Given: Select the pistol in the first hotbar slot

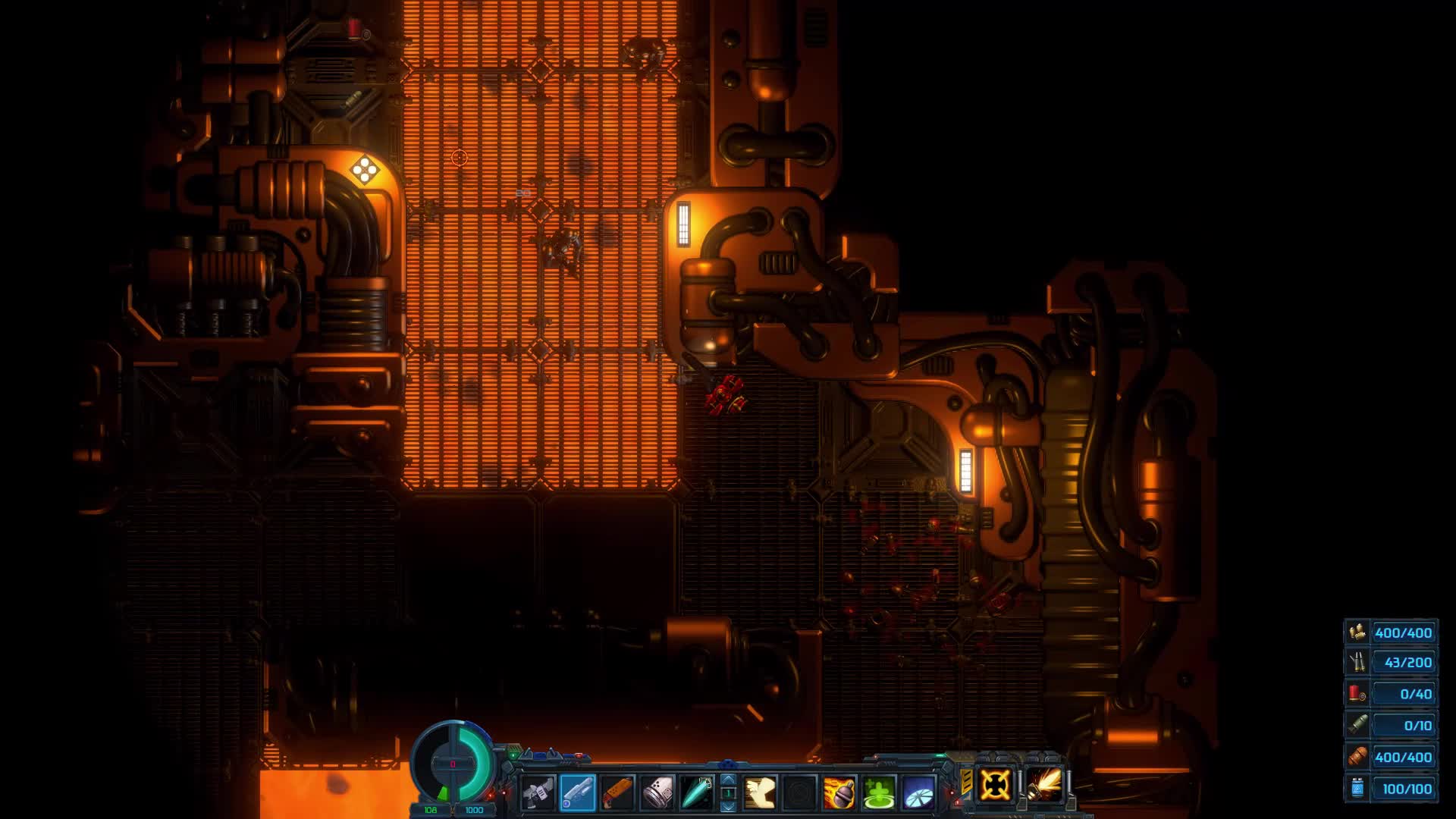Looking at the screenshot, I should (x=540, y=792).
